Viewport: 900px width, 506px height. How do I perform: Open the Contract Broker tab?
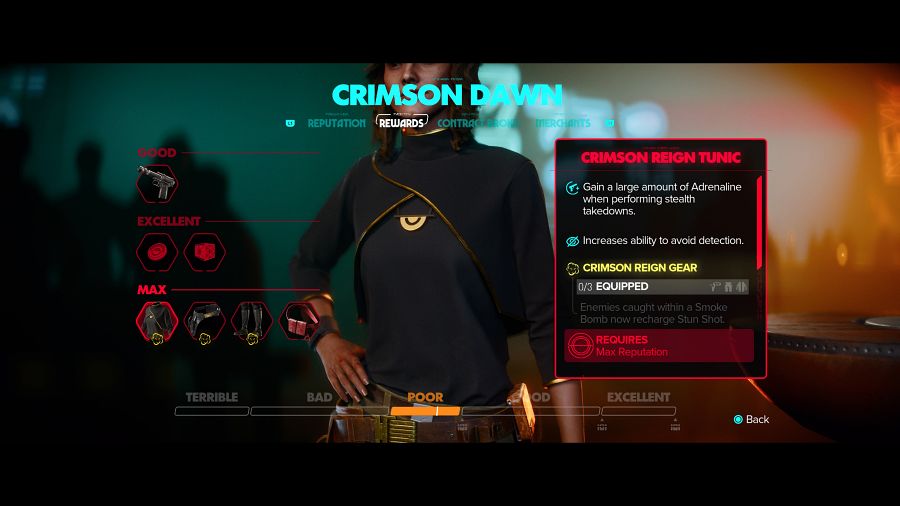477,123
